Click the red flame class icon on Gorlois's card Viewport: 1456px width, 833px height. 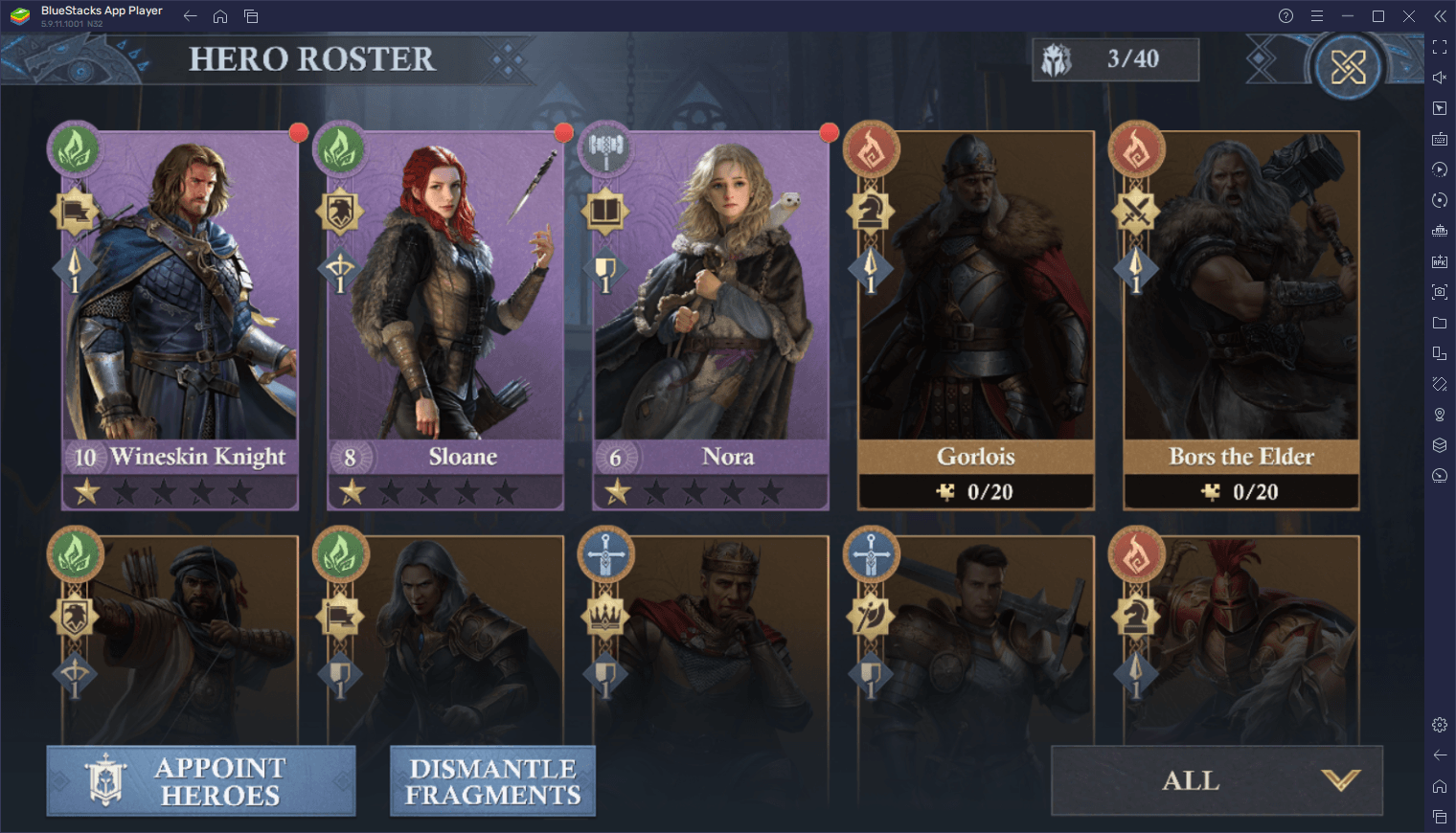tap(873, 150)
